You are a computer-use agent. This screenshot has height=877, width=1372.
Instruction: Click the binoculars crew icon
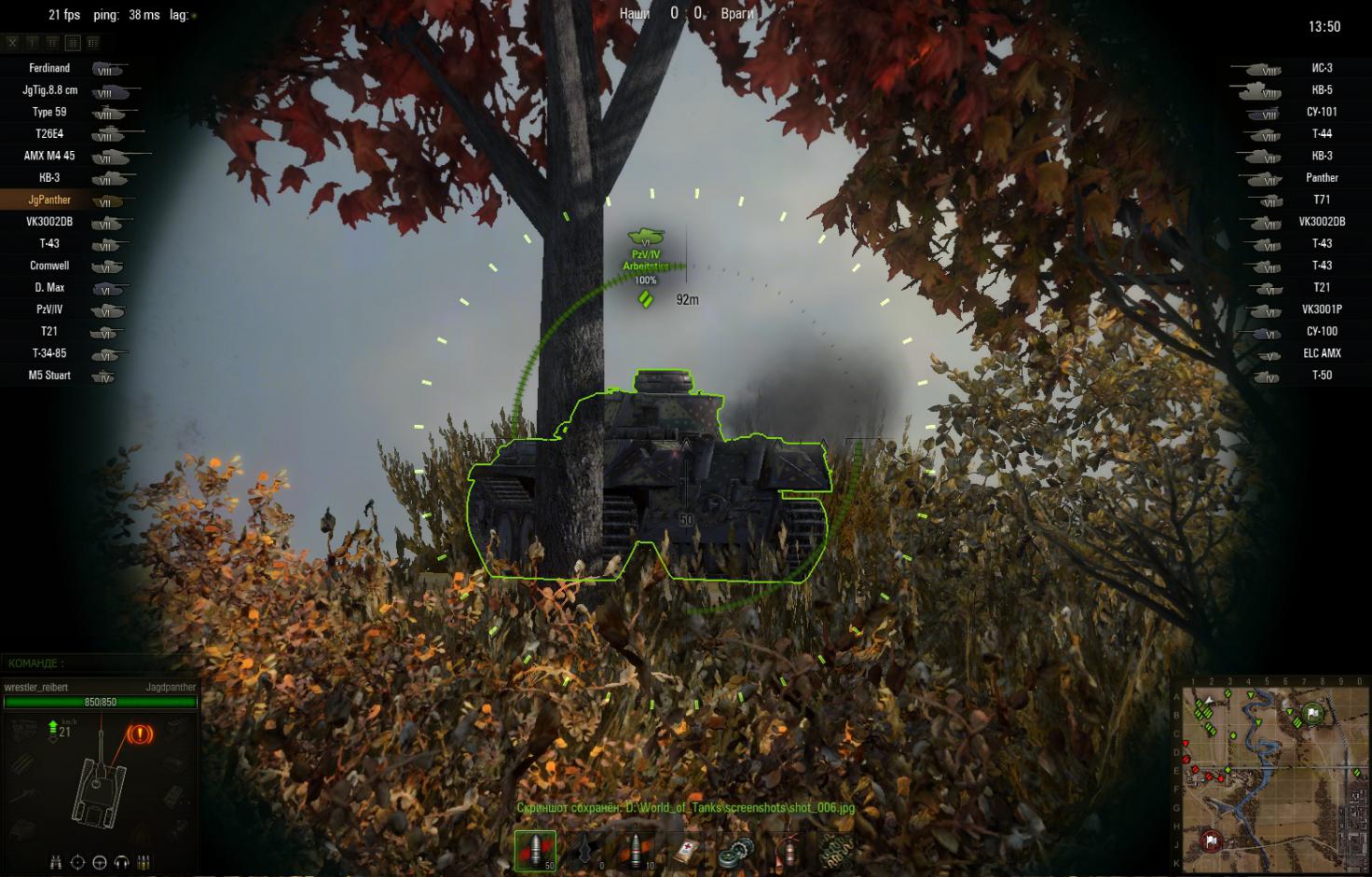(x=57, y=862)
